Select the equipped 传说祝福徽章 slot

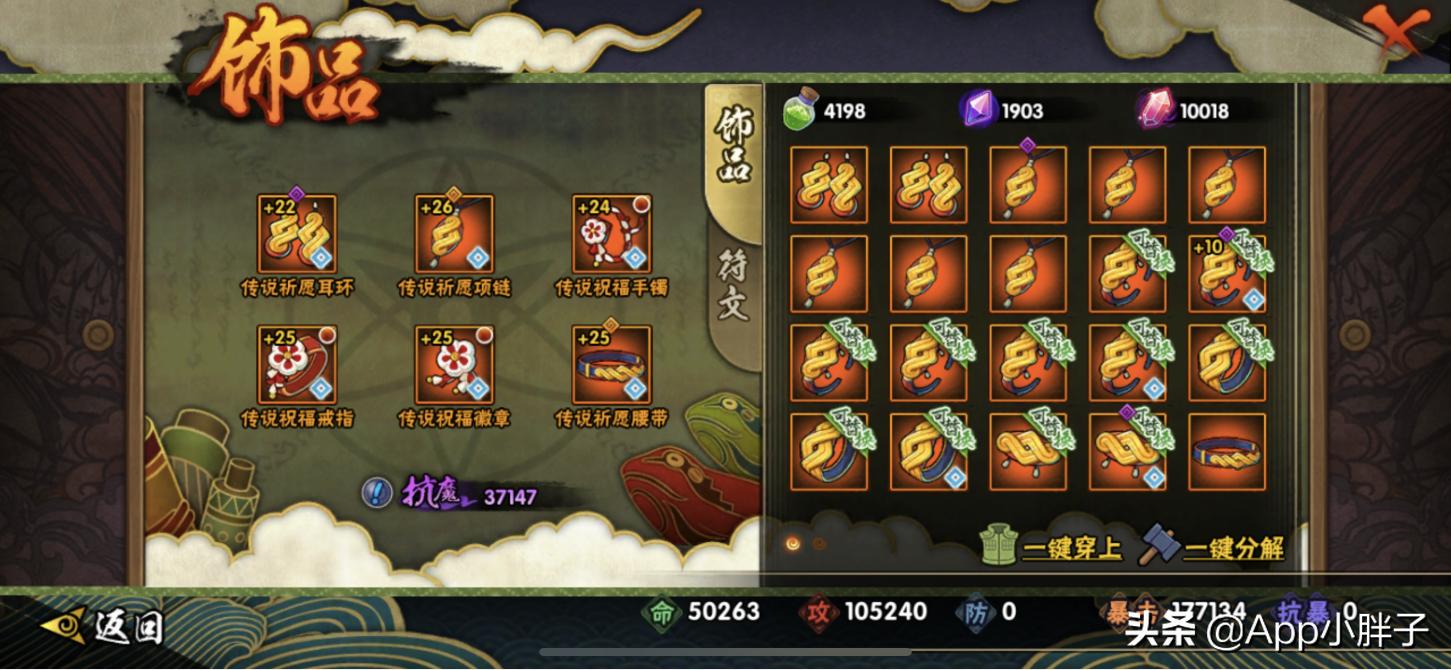tap(454, 364)
